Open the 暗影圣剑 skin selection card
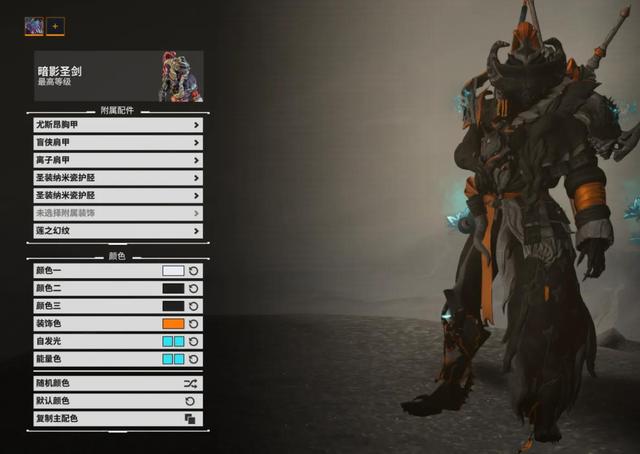Screen dimensions: 640x454 (x=118, y=77)
